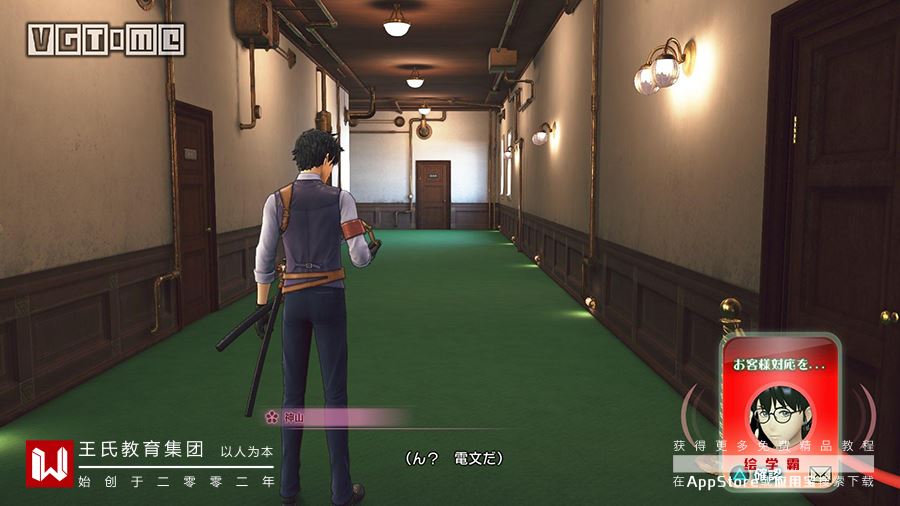Open the envelope mail icon

pyautogui.click(x=821, y=473)
